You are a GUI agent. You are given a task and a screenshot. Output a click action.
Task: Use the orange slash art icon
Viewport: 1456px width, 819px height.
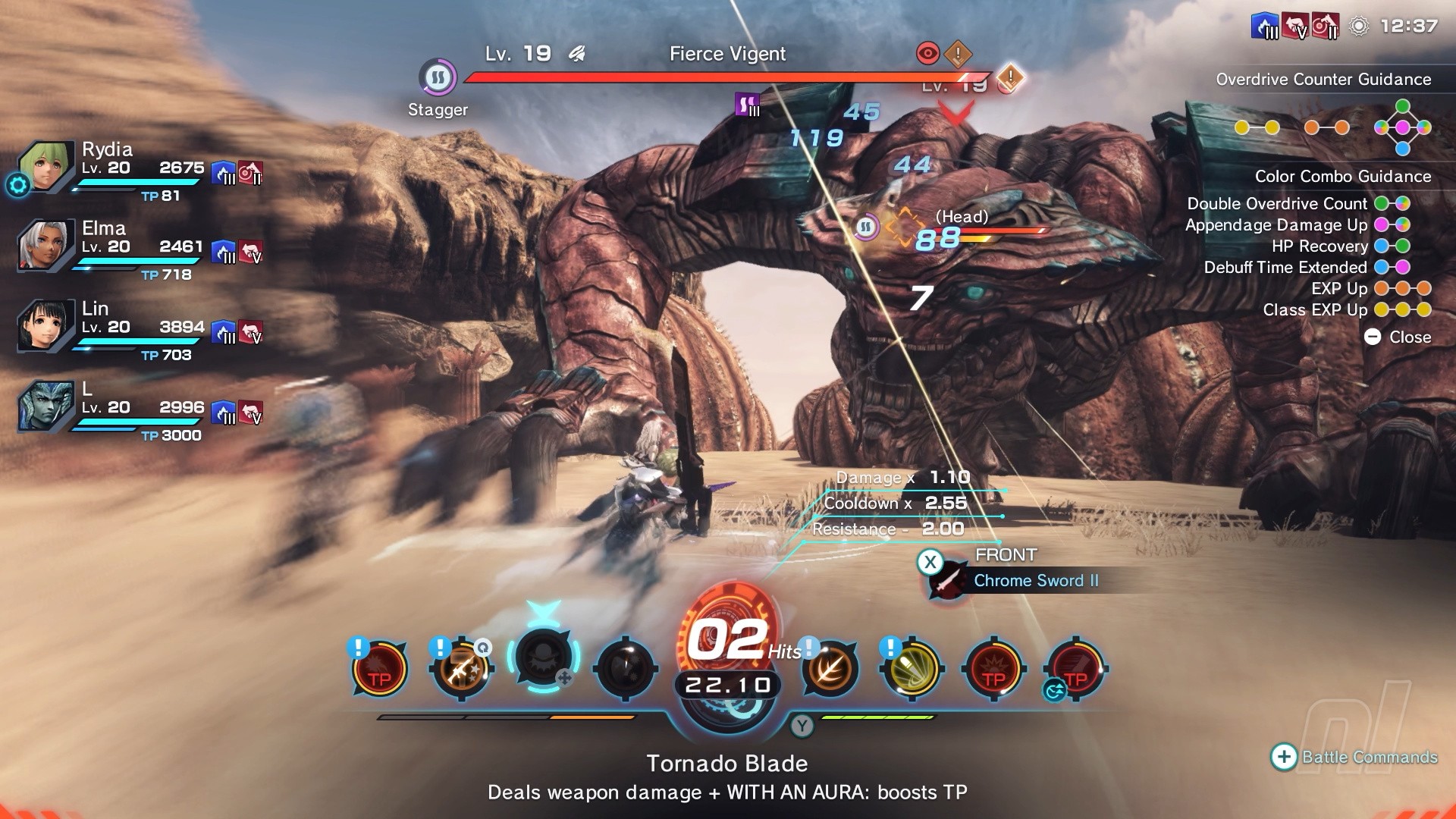[830, 669]
